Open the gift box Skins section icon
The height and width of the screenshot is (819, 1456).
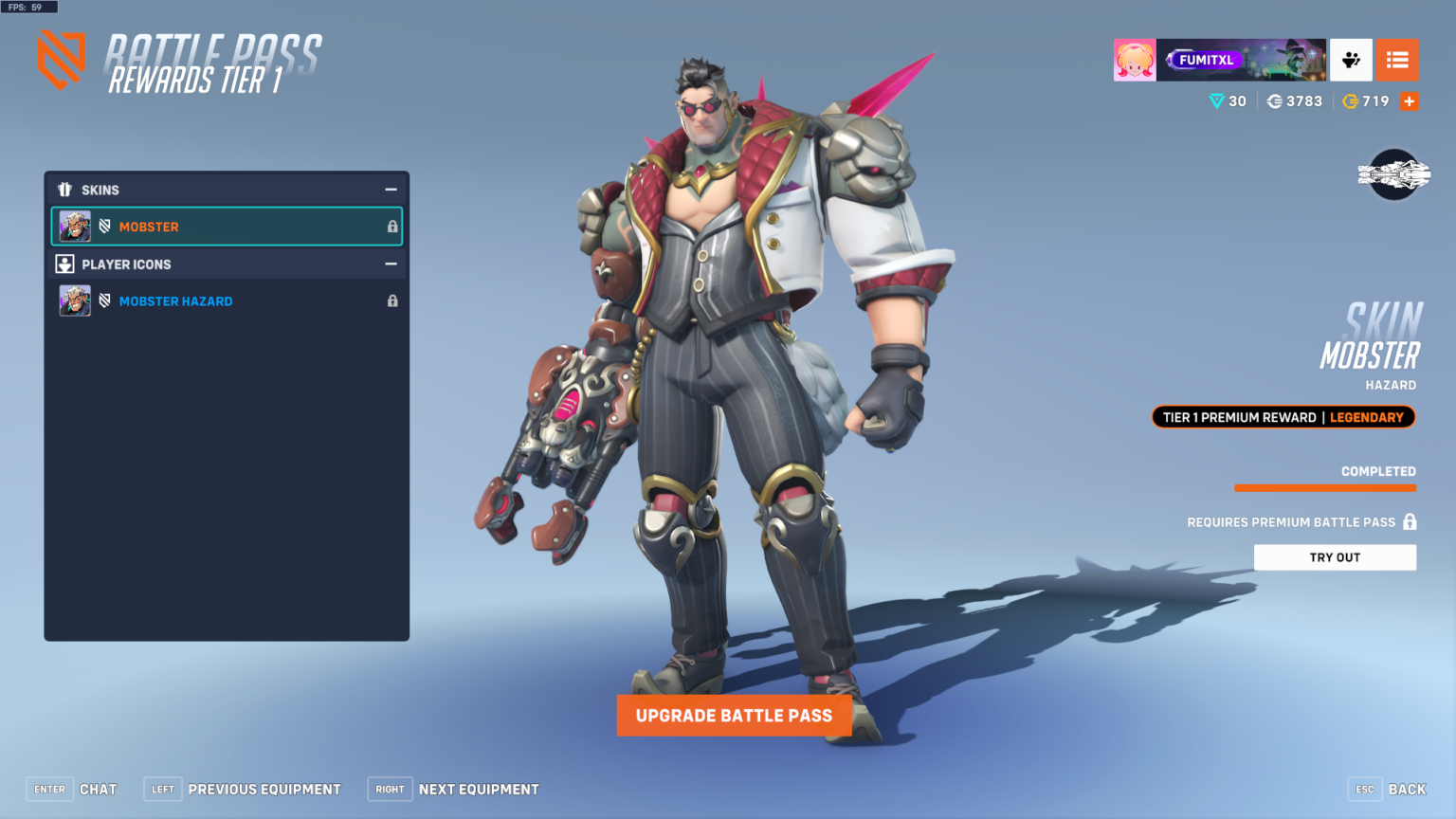(x=66, y=190)
